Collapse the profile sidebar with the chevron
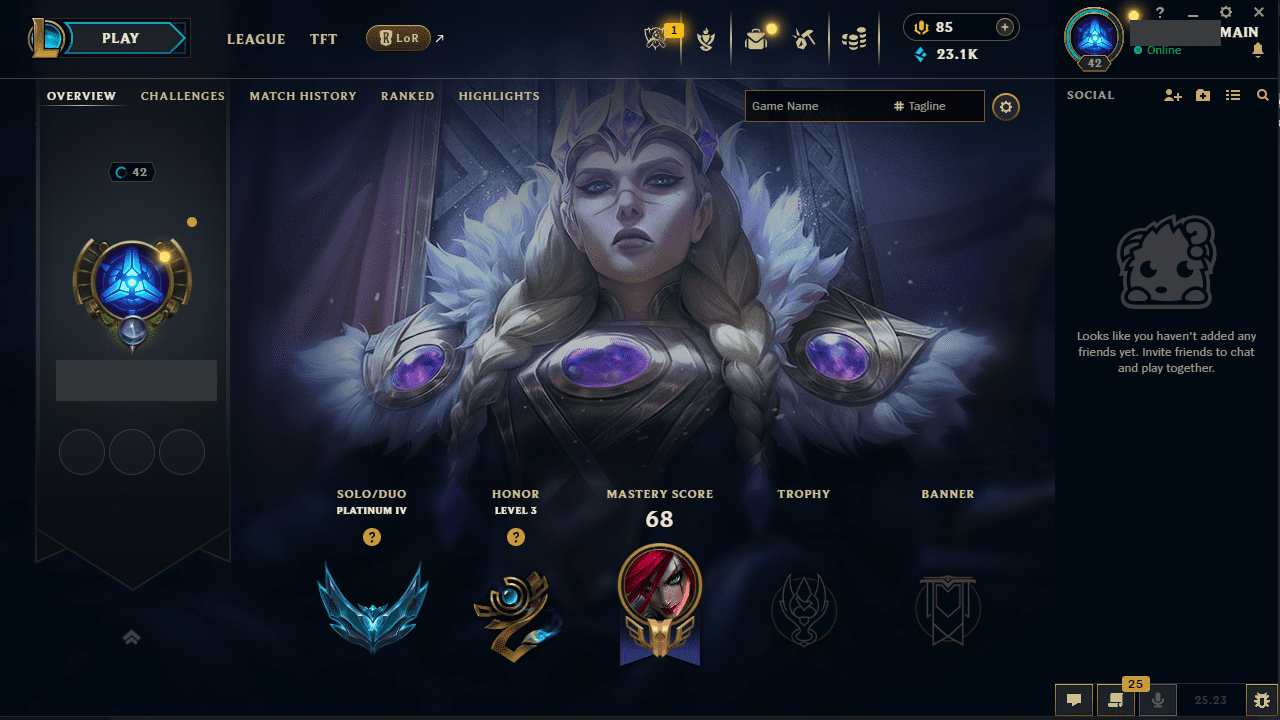1280x720 pixels. click(131, 637)
